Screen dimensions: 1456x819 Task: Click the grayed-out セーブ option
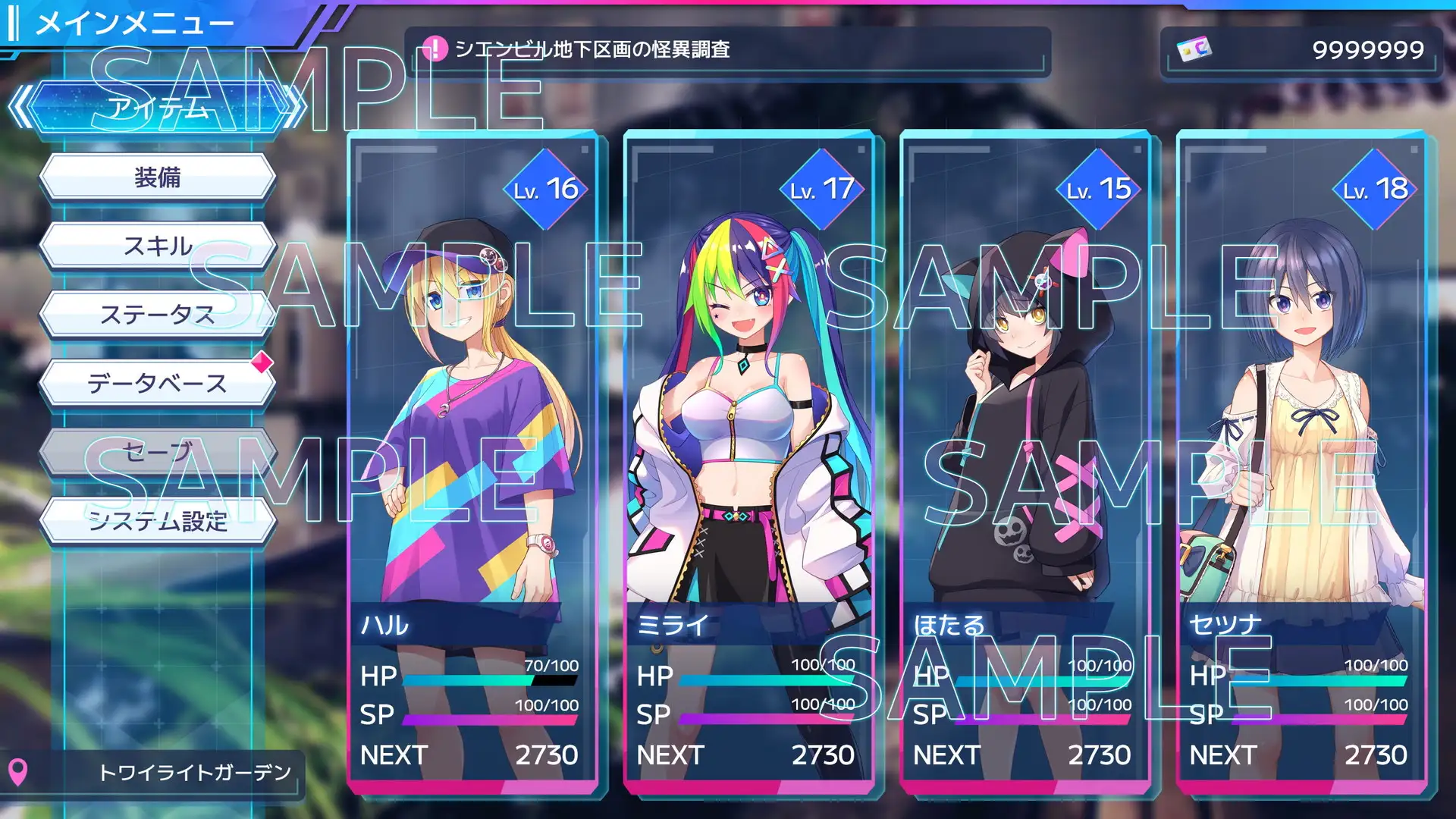(x=158, y=450)
